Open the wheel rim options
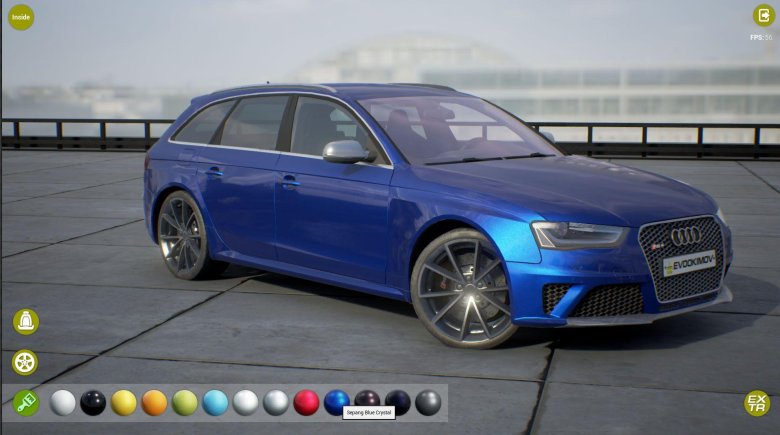This screenshot has width=780, height=435. 25,362
